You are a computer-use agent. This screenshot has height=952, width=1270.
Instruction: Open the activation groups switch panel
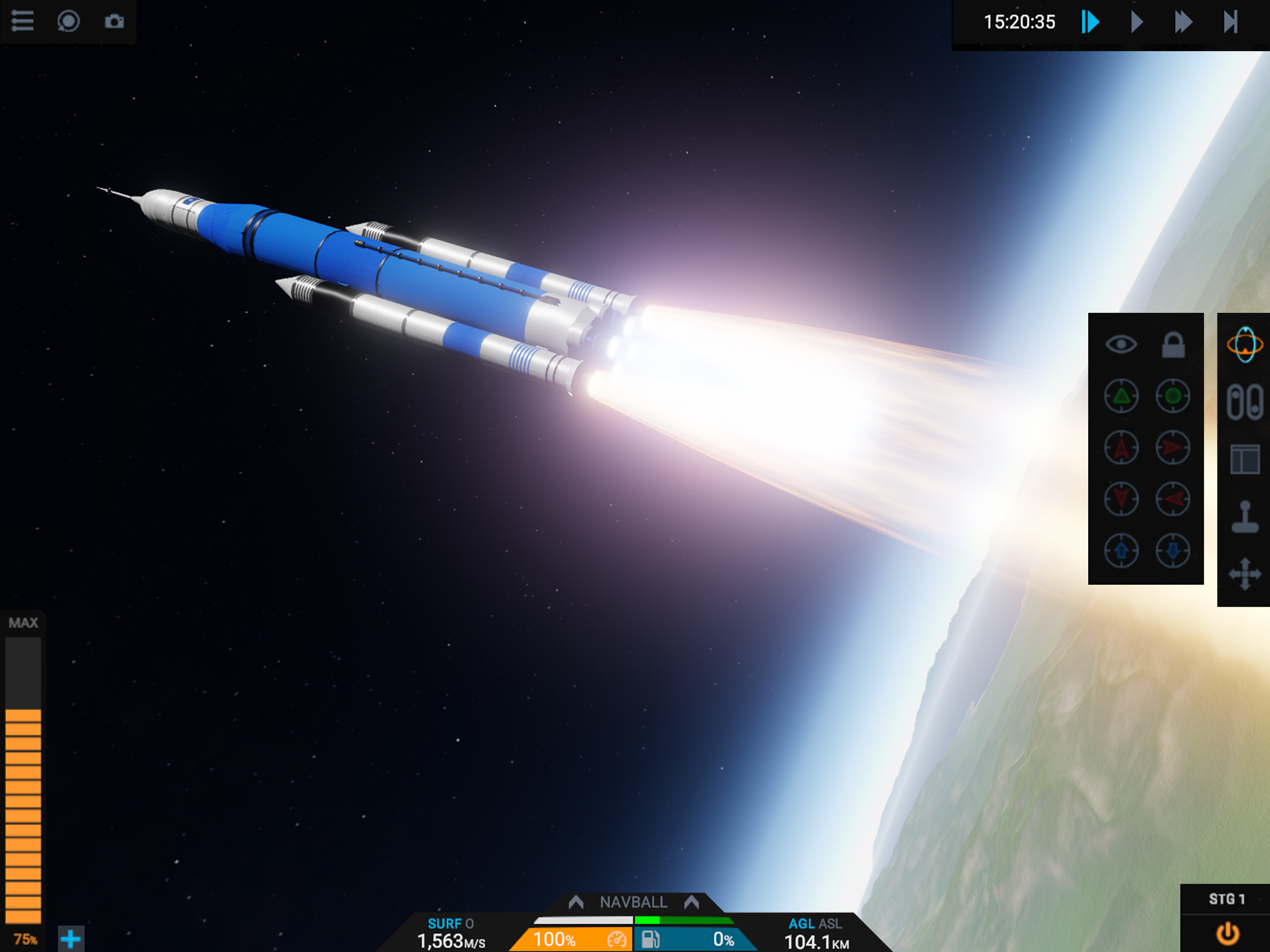point(1244,402)
